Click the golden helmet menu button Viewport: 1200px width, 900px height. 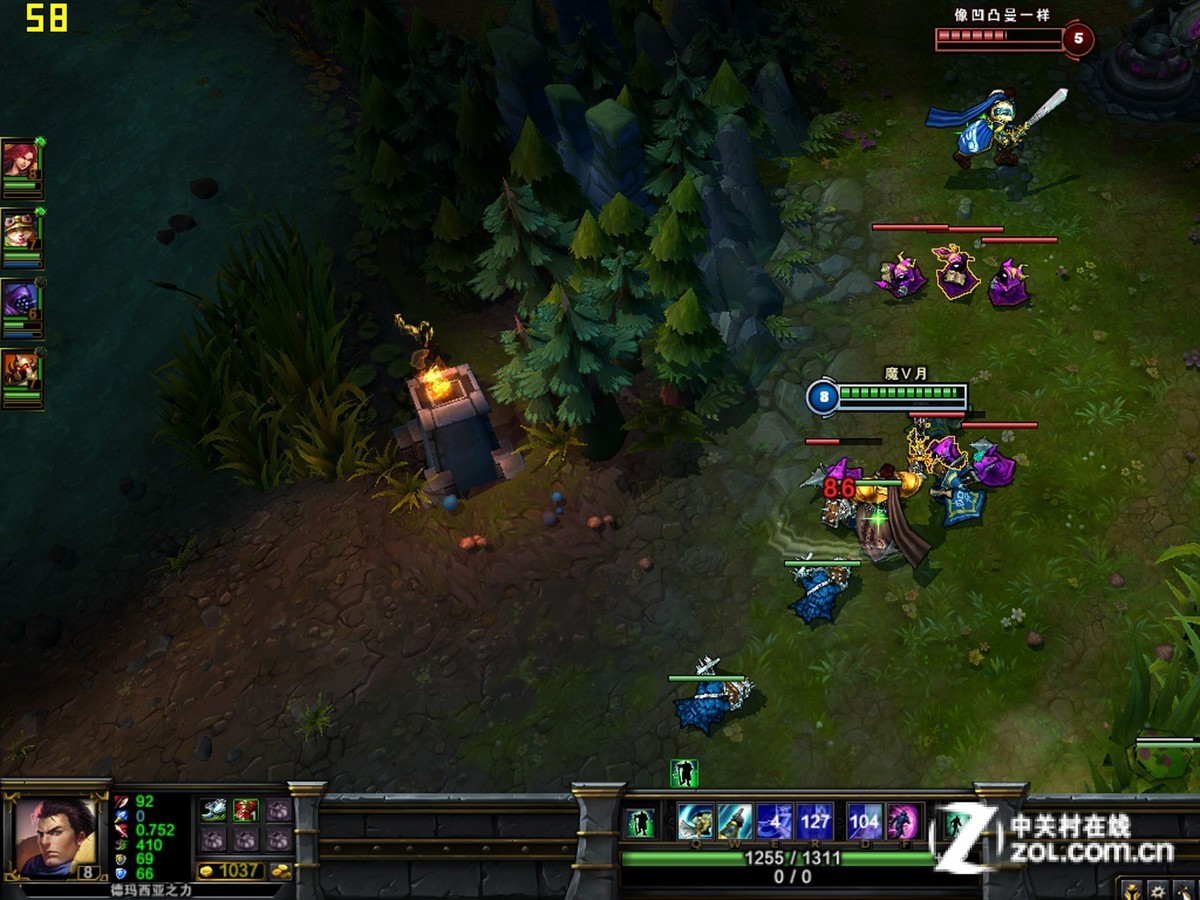(x=1130, y=889)
